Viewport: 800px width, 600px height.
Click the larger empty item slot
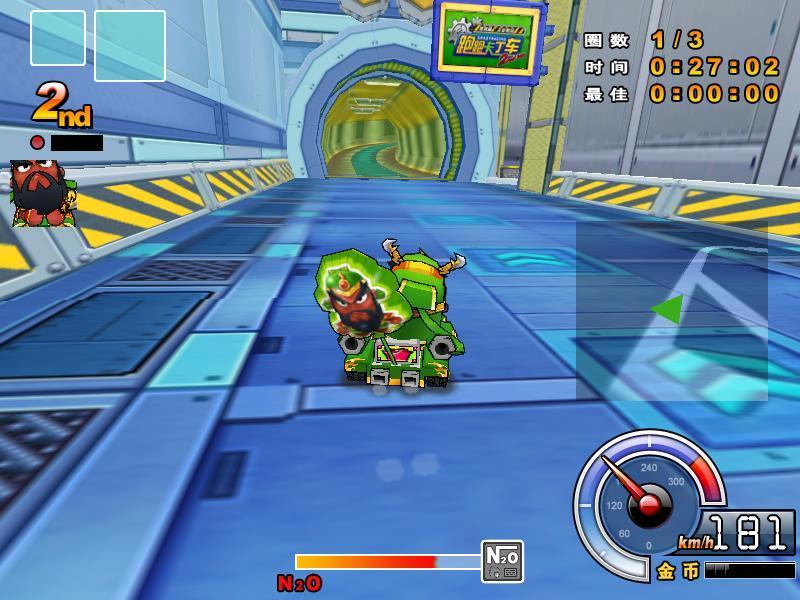(x=130, y=46)
